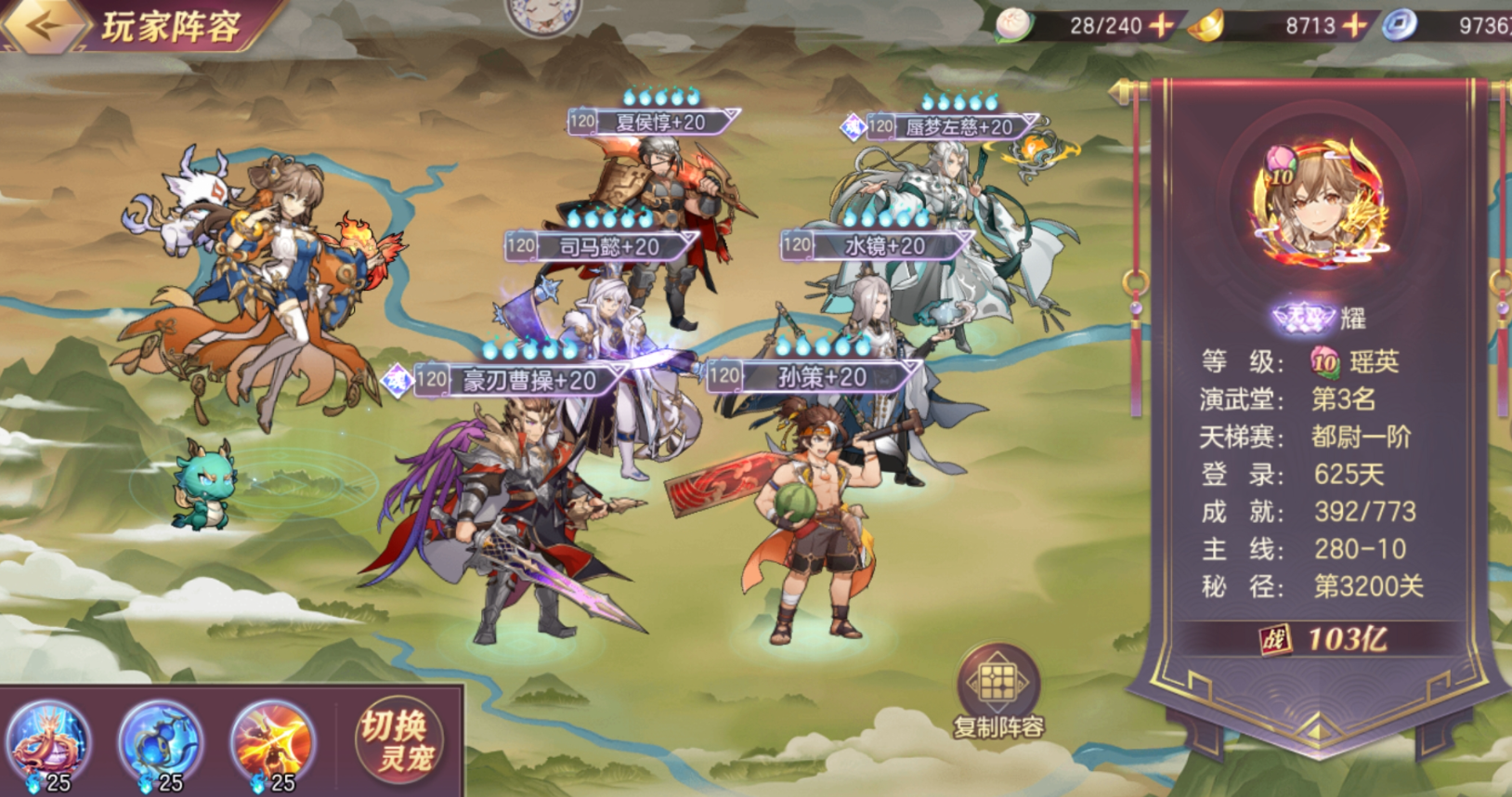The width and height of the screenshot is (1512, 797).
Task: Select the 蜃梦左慈+20 hero label
Action: (x=957, y=126)
